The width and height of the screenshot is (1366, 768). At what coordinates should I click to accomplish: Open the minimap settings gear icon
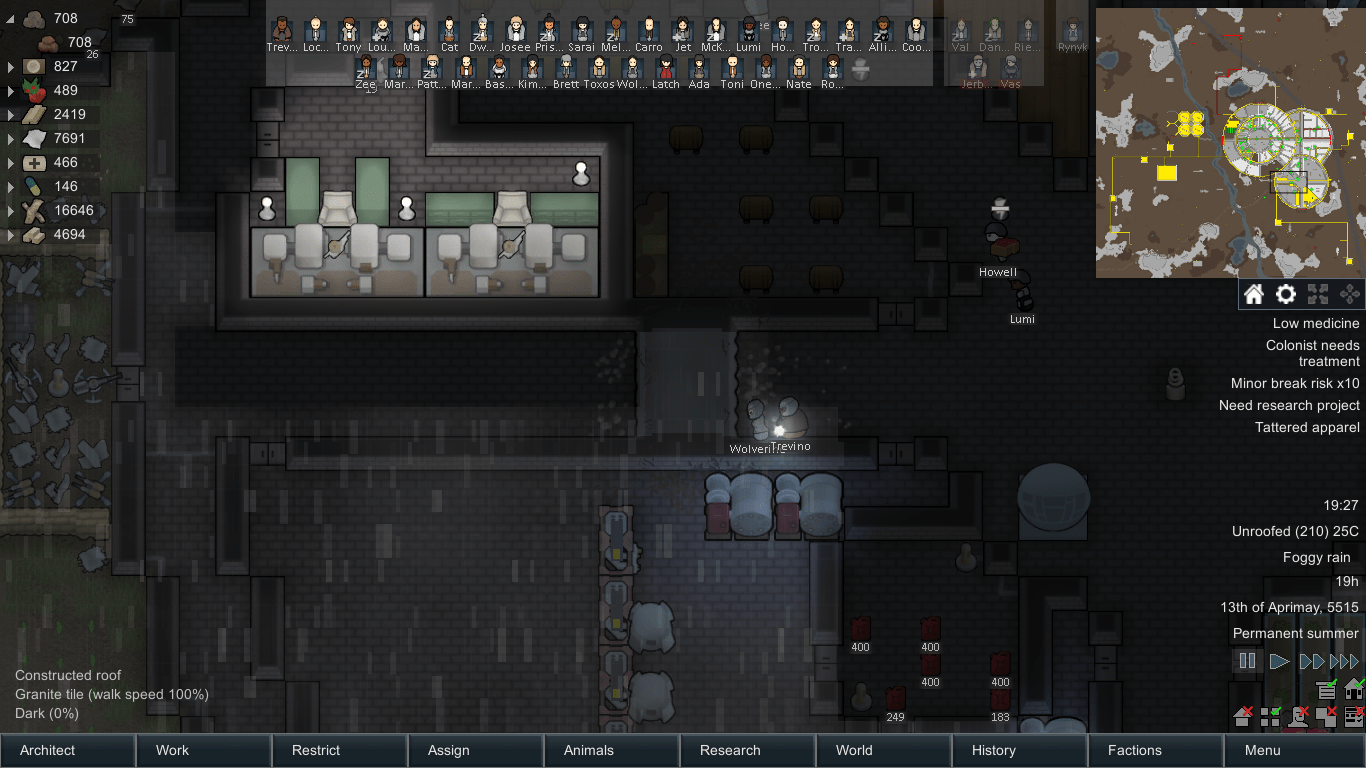coord(1287,294)
